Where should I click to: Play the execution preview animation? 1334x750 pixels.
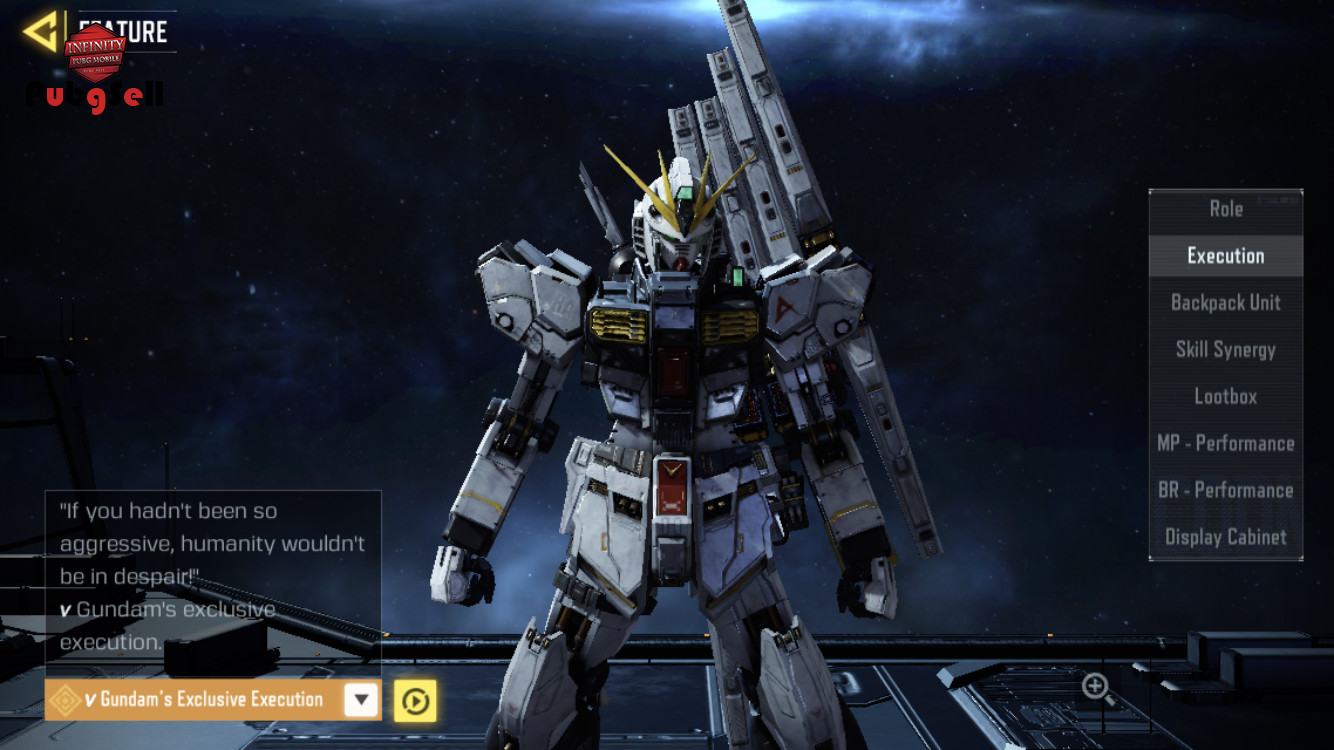(x=415, y=701)
